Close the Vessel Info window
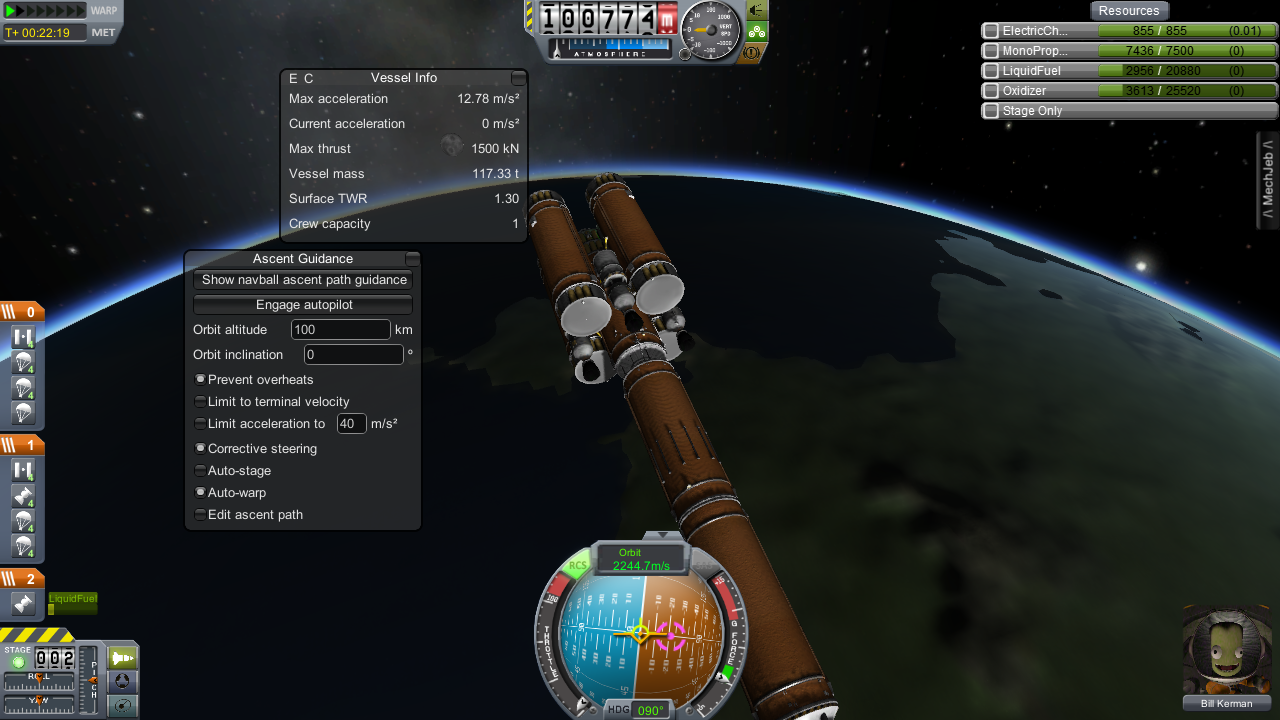Screen dimensions: 1280x720 click(518, 78)
